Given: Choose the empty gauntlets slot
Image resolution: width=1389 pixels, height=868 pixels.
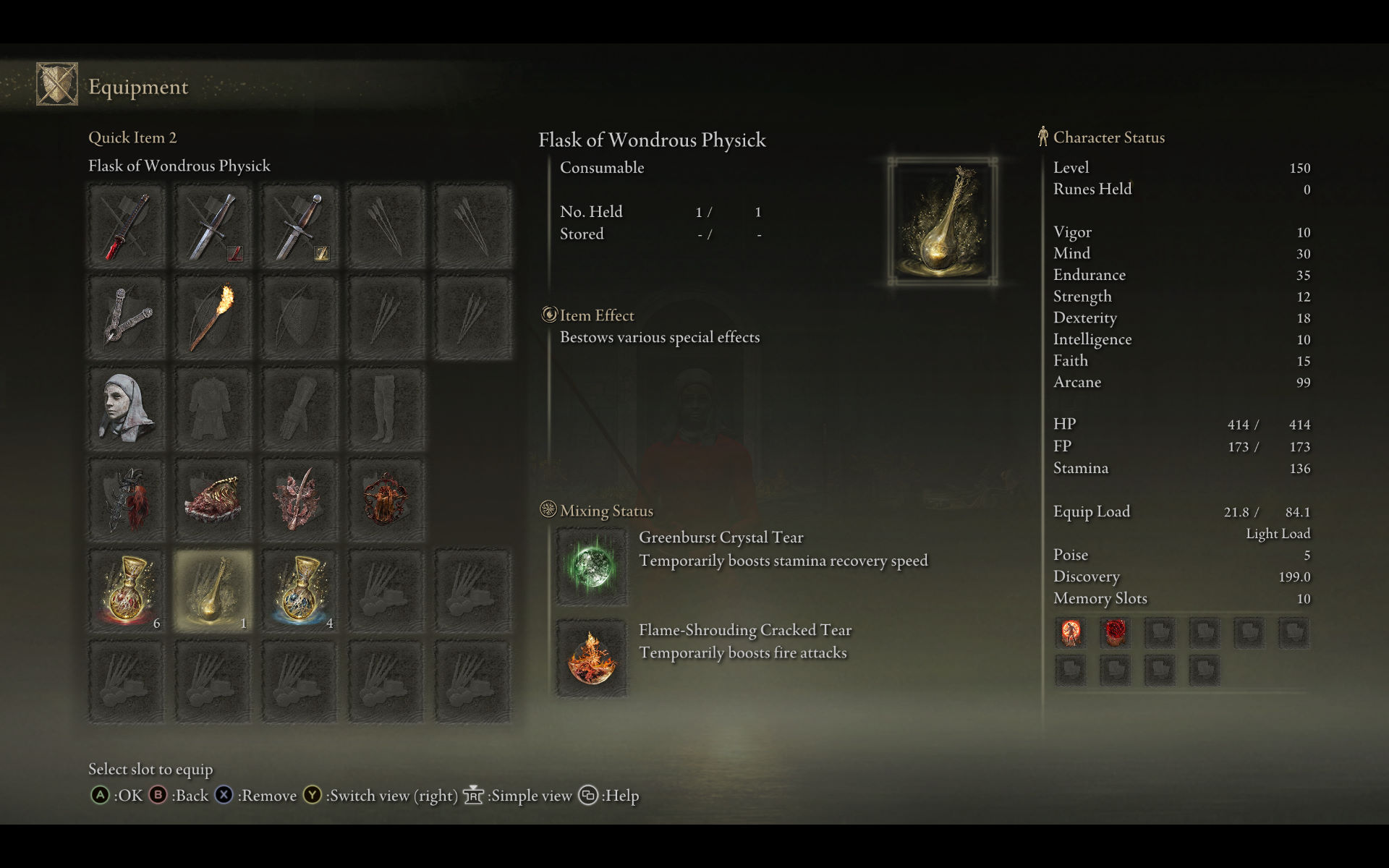Looking at the screenshot, I should tap(299, 409).
